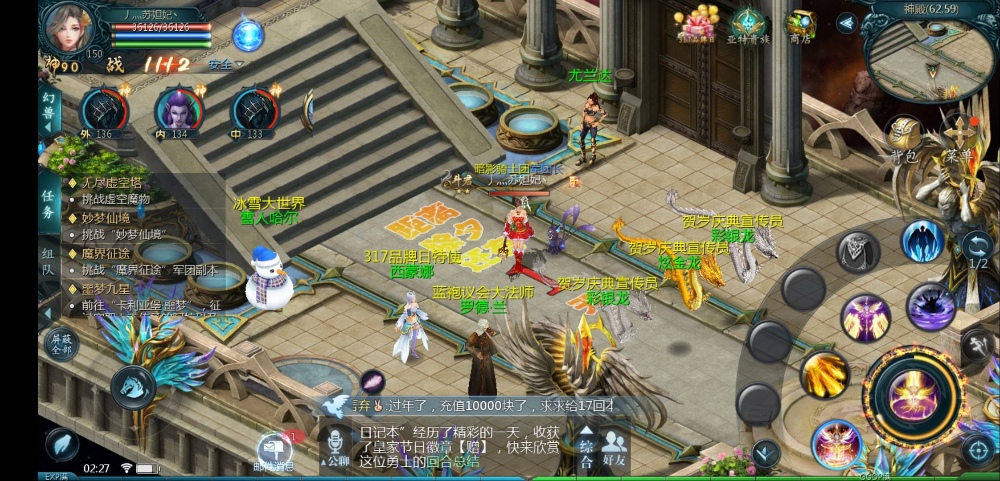Open the 安全 mode dropdown

pos(226,64)
